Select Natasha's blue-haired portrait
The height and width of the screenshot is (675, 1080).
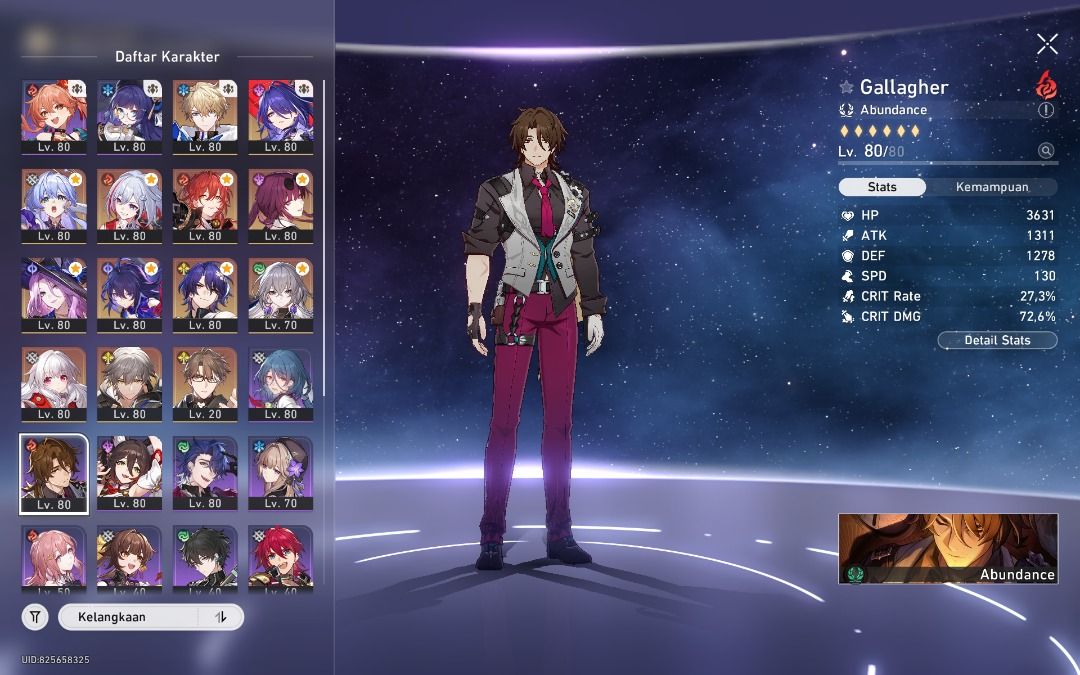pos(280,383)
